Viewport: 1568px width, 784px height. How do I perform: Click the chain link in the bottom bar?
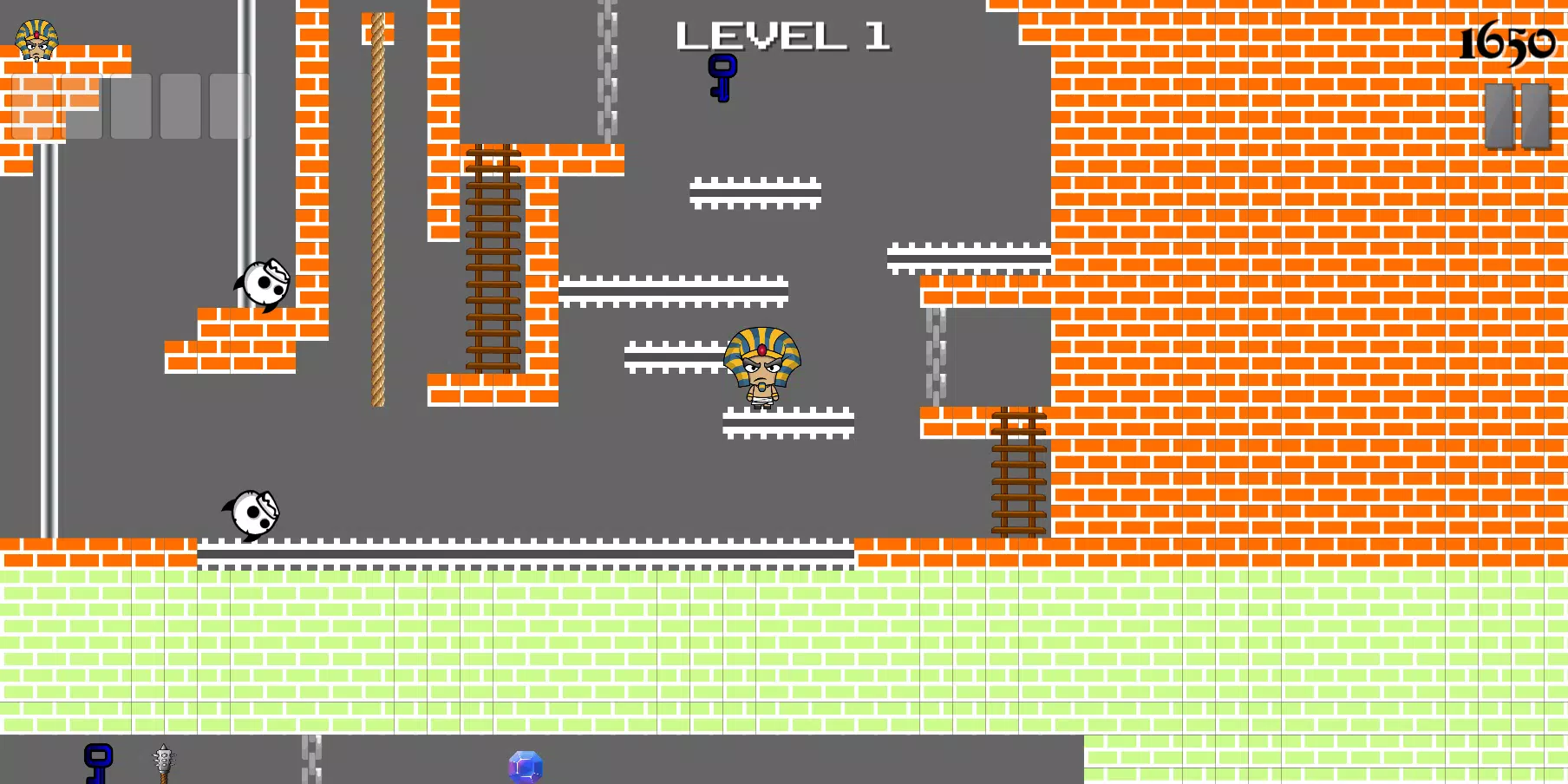tap(312, 763)
